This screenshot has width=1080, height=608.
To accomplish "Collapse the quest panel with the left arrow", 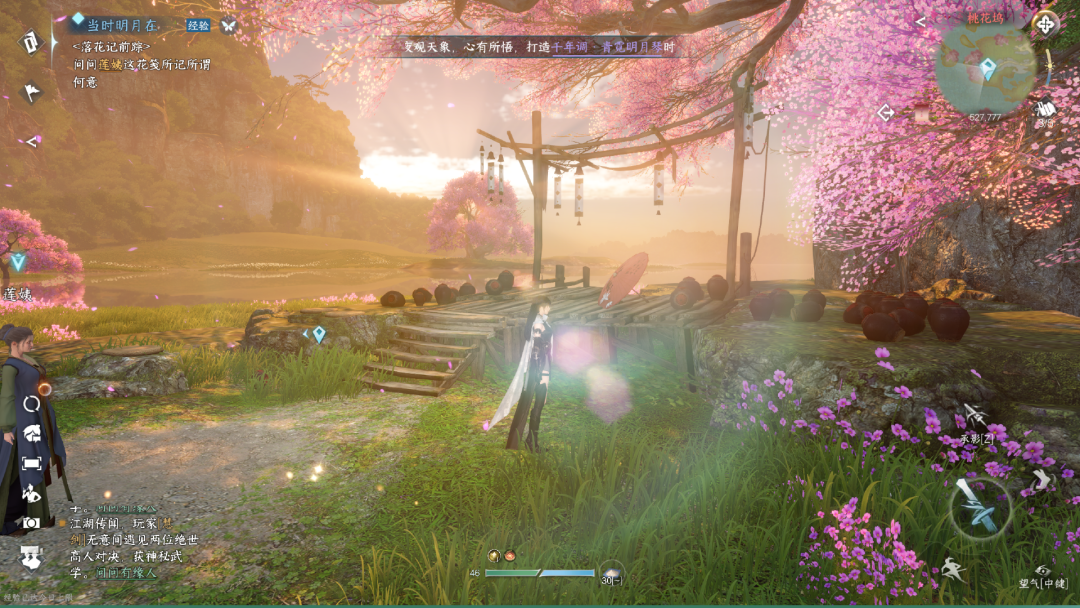I will (31, 142).
